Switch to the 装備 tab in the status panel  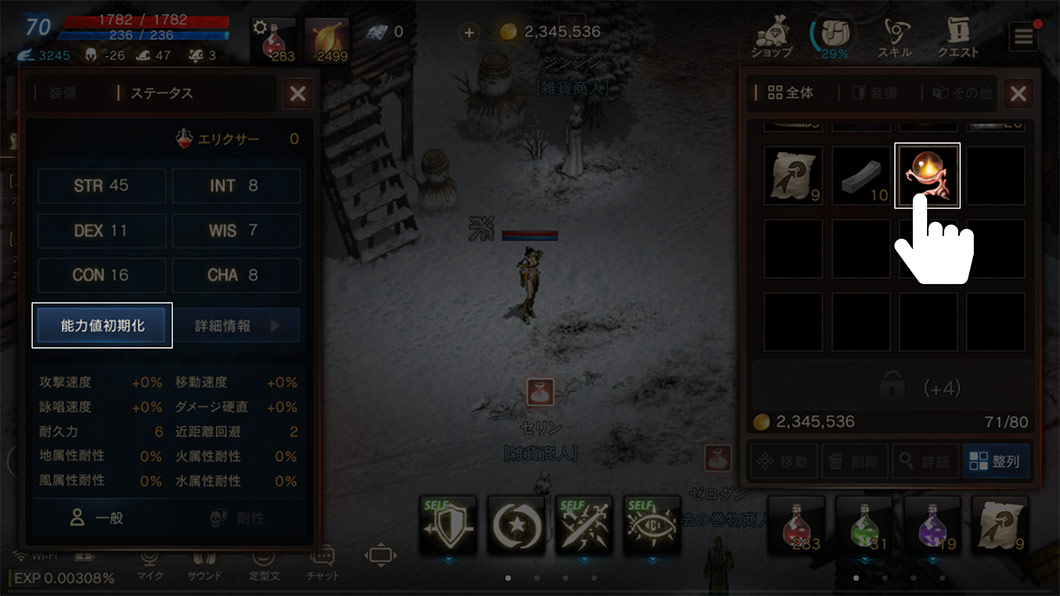pos(62,93)
